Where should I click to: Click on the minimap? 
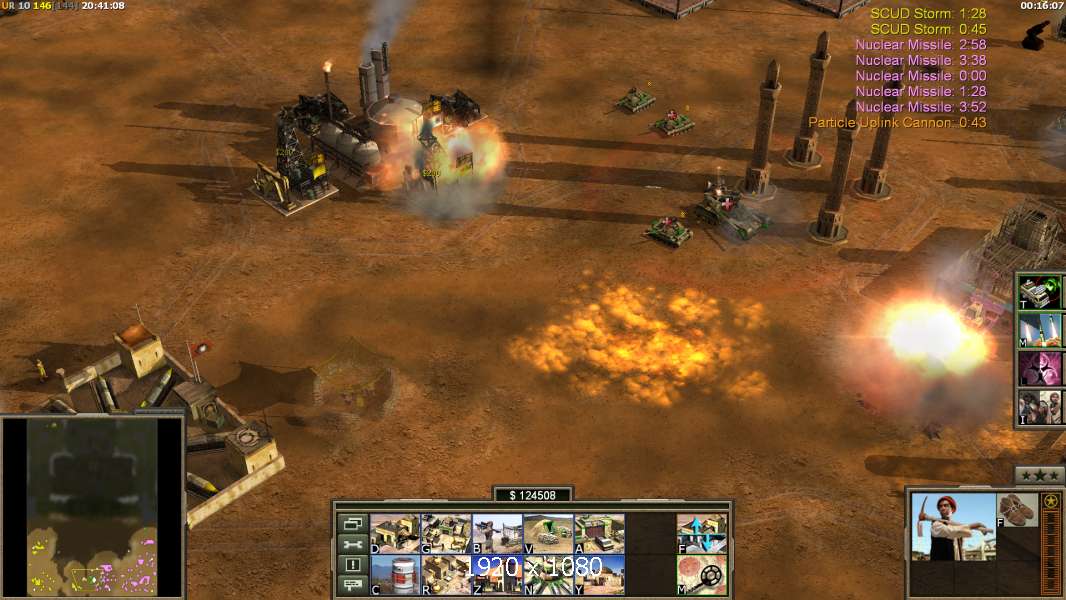click(93, 506)
